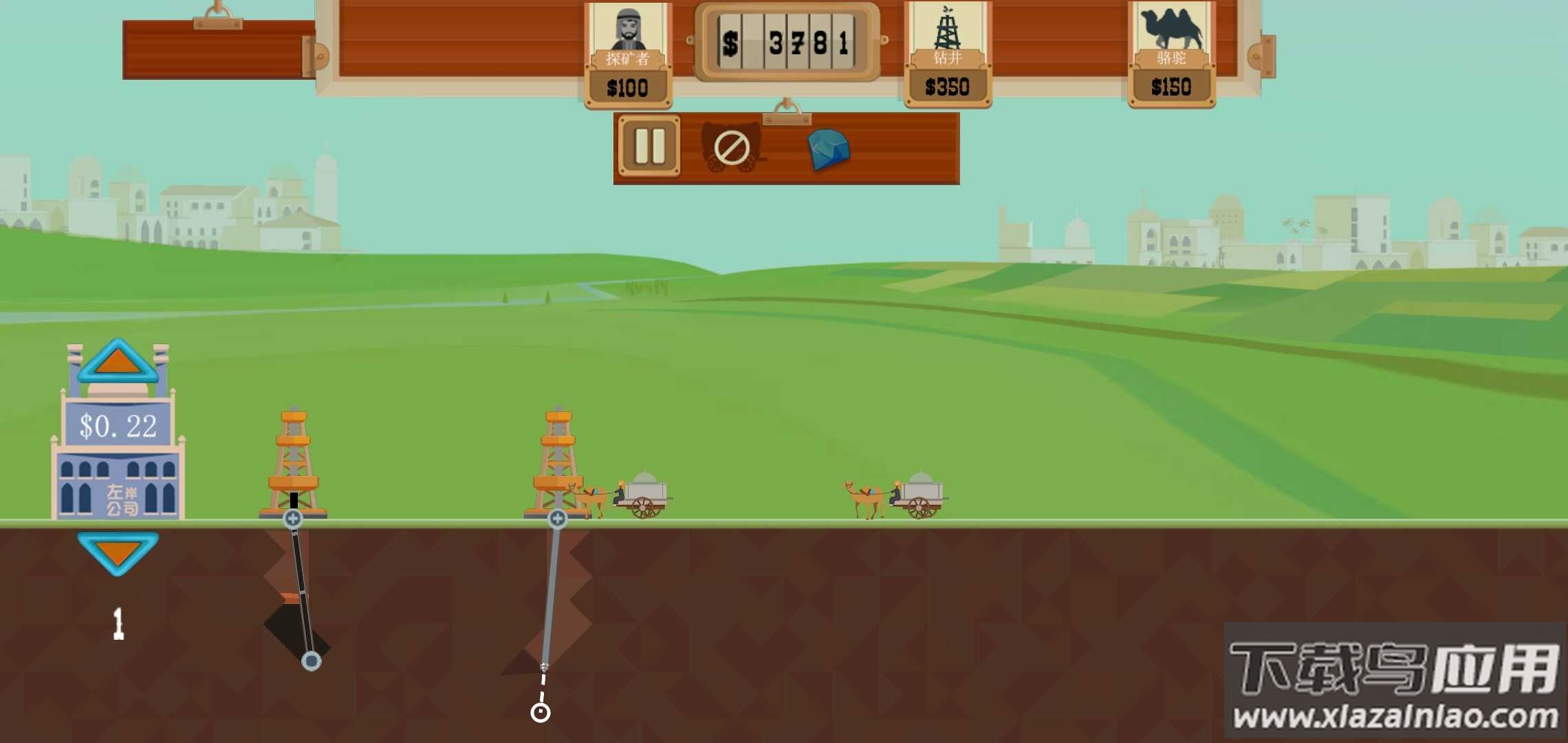This screenshot has width=1568, height=743.
Task: Buy a 骆驼 camel wagon for $150
Action: click(x=1171, y=55)
